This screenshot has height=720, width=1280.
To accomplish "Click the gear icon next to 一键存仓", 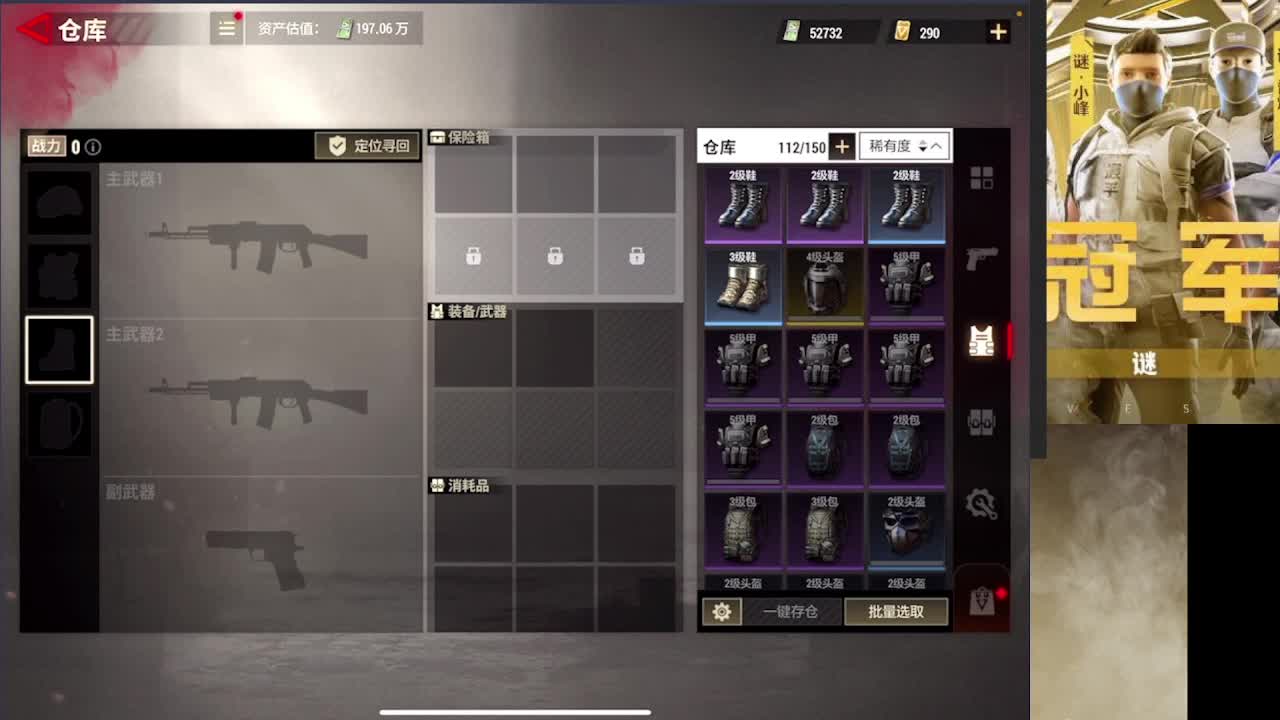I will (x=722, y=612).
